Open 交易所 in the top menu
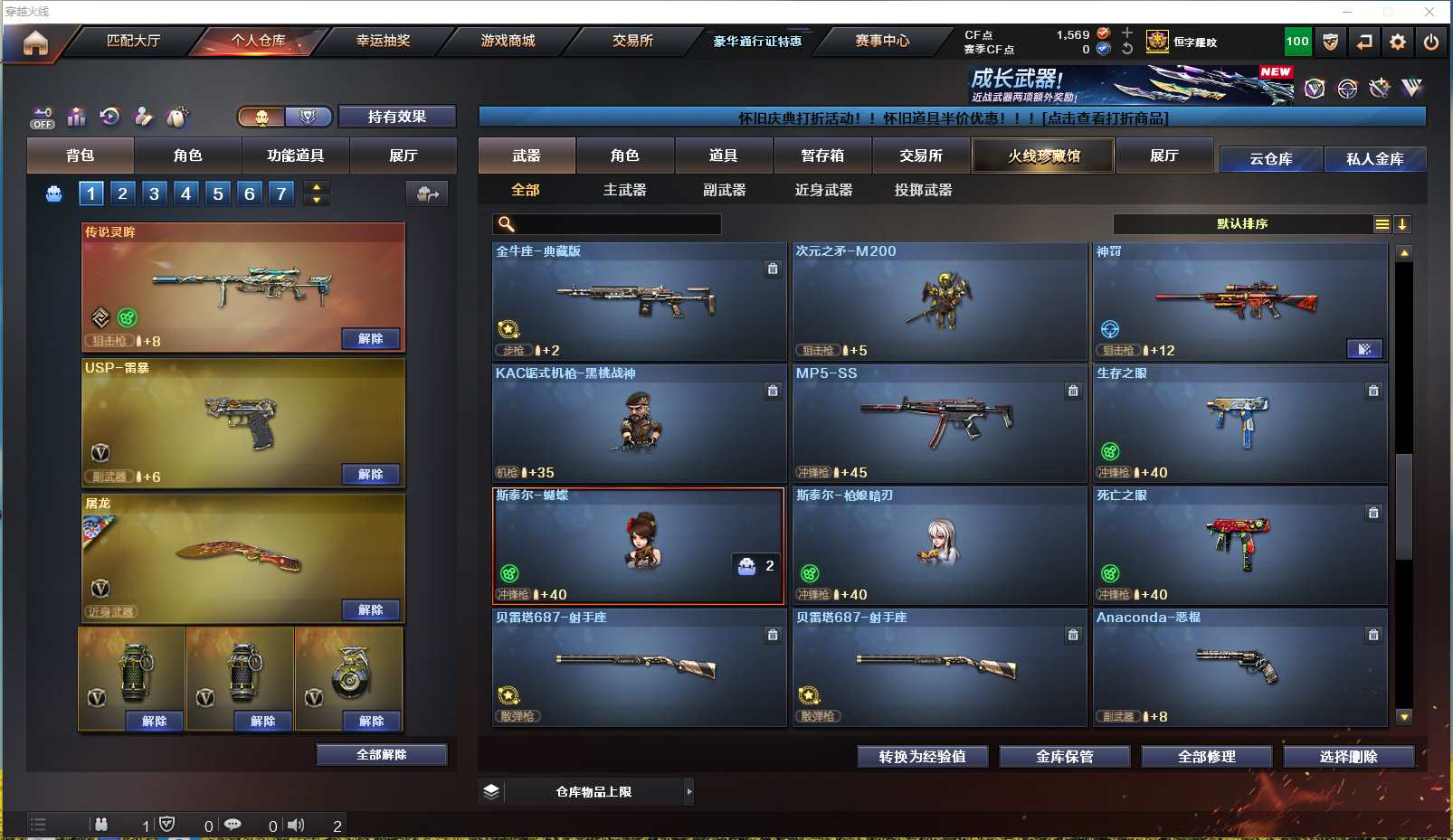1453x840 pixels. click(x=632, y=41)
